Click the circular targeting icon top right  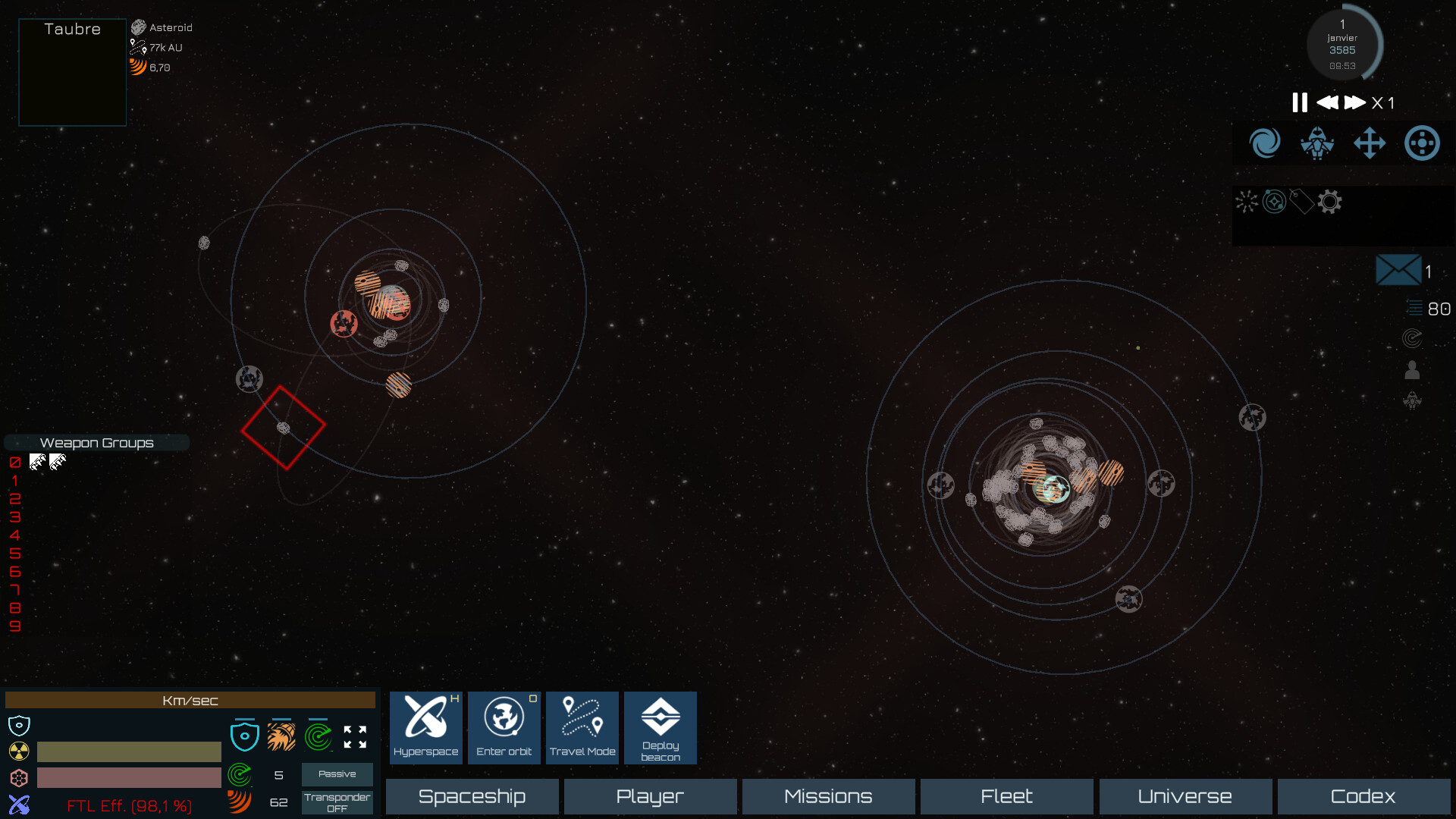point(1422,143)
